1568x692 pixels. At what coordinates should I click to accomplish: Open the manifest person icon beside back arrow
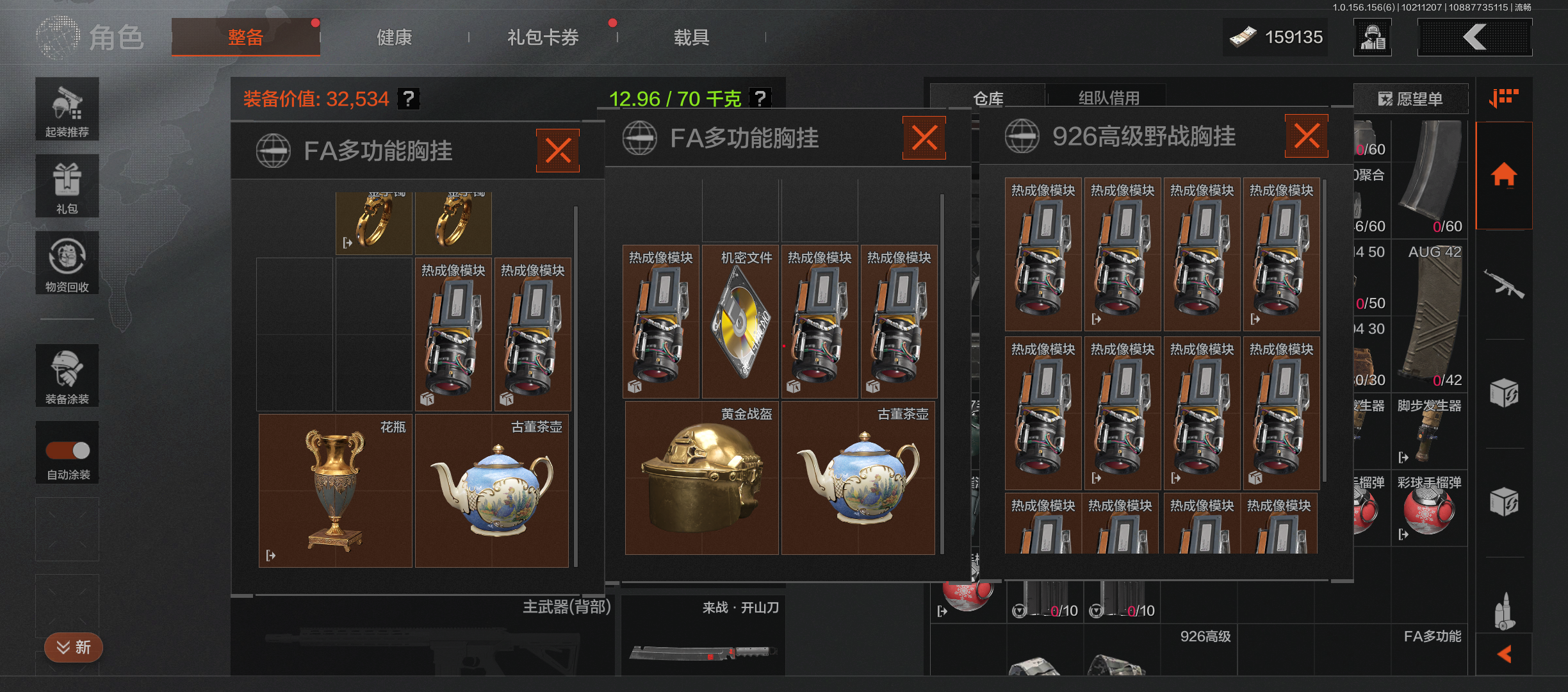click(x=1372, y=37)
